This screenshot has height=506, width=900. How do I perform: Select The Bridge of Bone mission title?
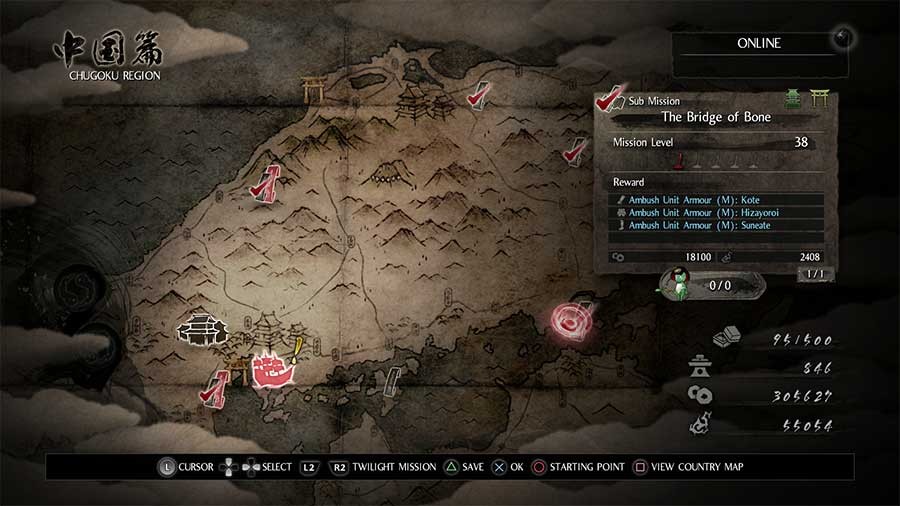pyautogui.click(x=716, y=117)
